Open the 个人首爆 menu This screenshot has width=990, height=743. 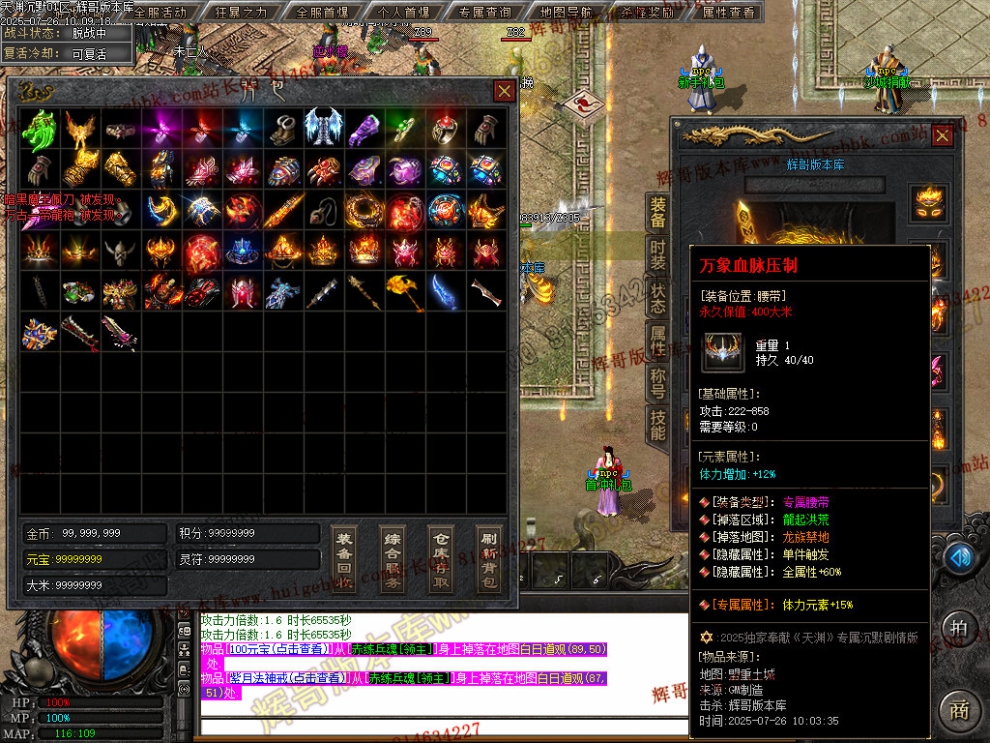(x=404, y=12)
